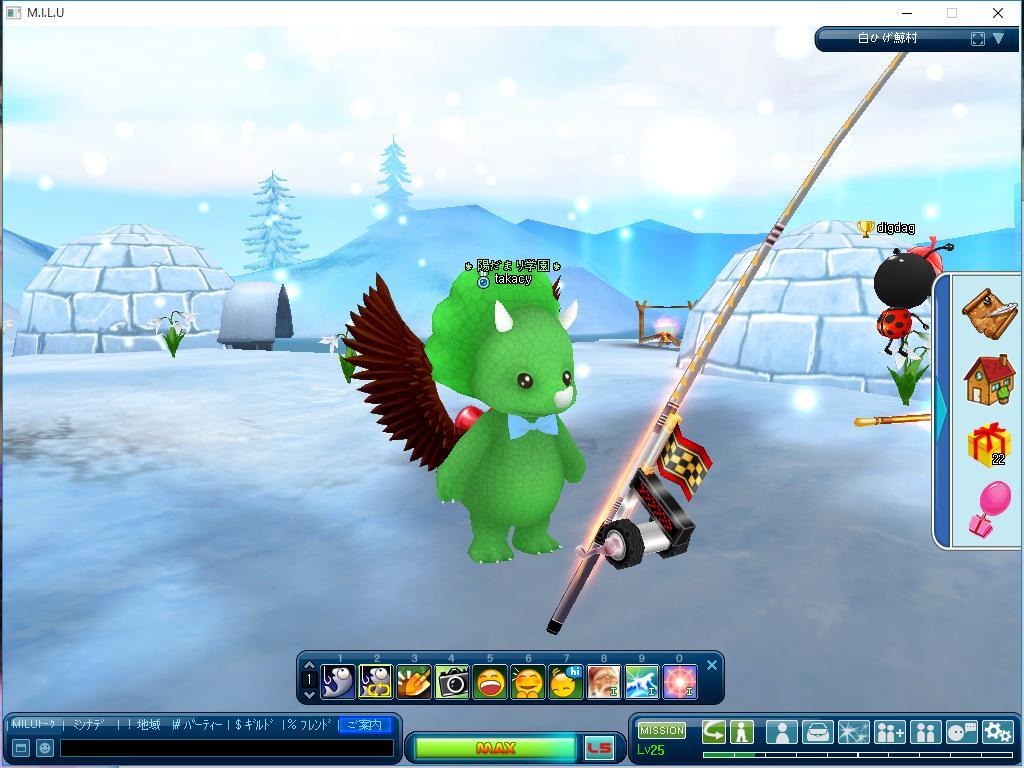Select the fishing hook skill in slot 1

(x=338, y=682)
